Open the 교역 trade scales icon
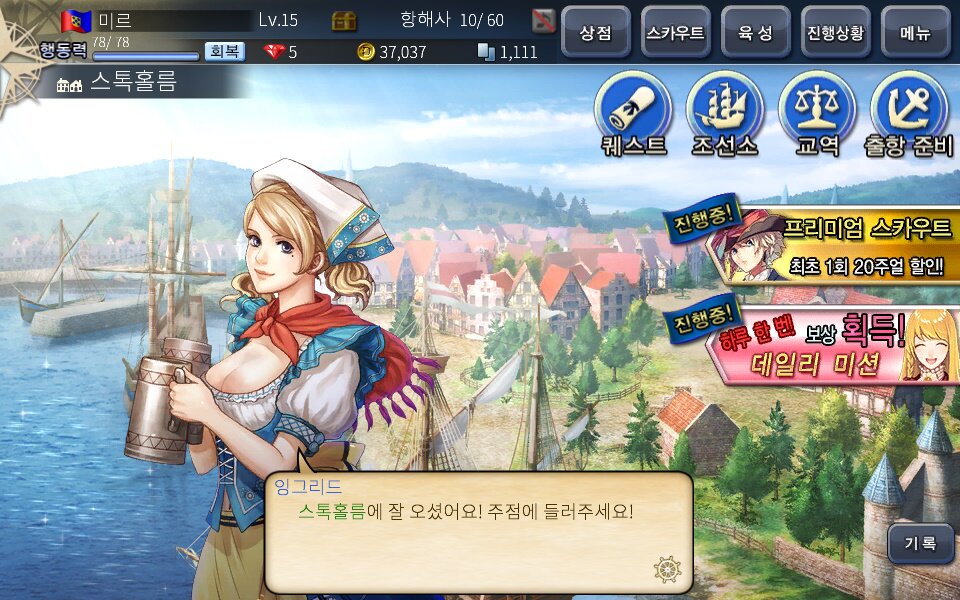The width and height of the screenshot is (960, 600). coord(817,110)
